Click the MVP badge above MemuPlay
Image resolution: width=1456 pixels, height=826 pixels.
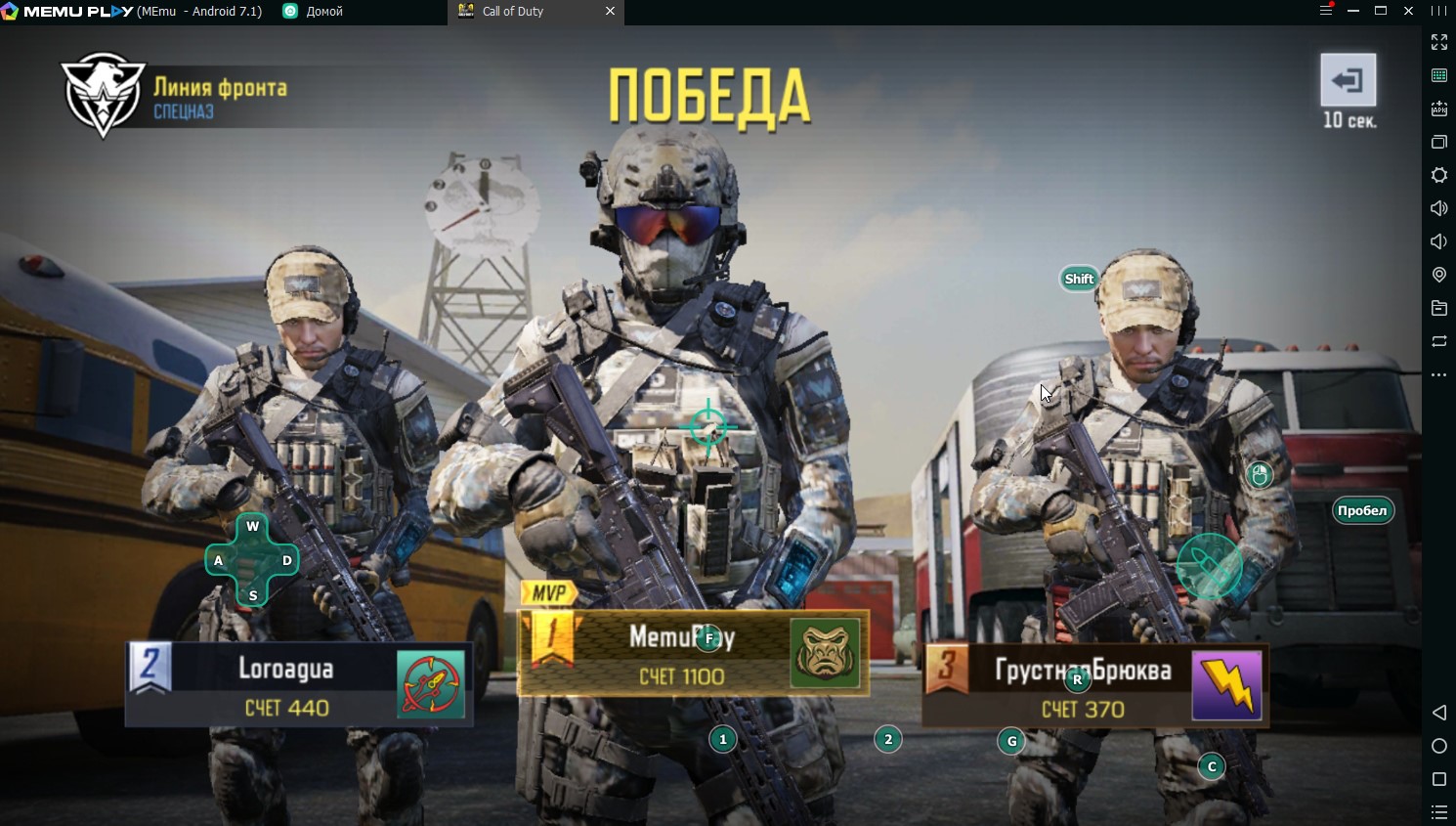pos(547,590)
